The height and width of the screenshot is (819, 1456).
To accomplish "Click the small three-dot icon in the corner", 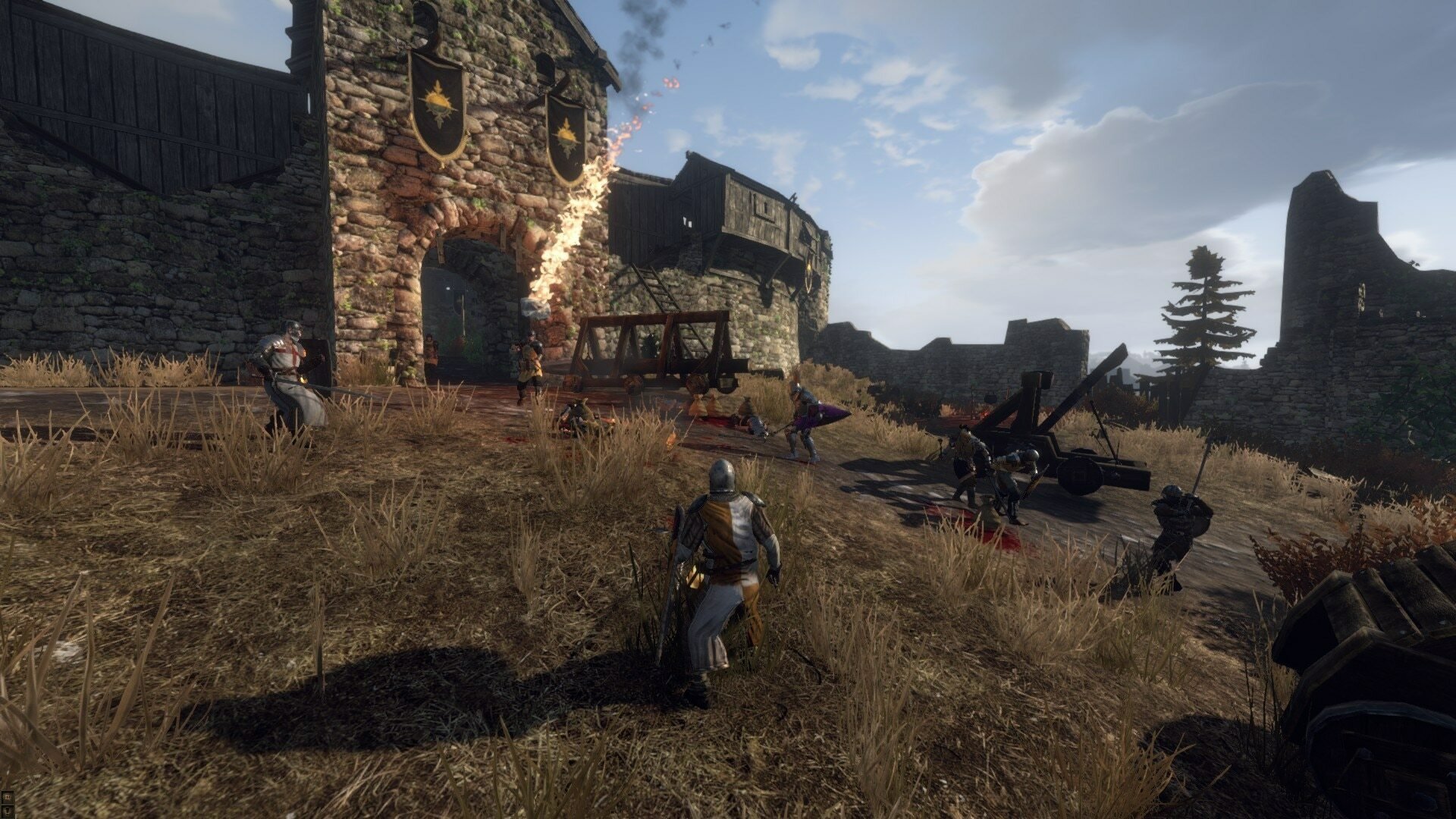I will coord(7,797).
